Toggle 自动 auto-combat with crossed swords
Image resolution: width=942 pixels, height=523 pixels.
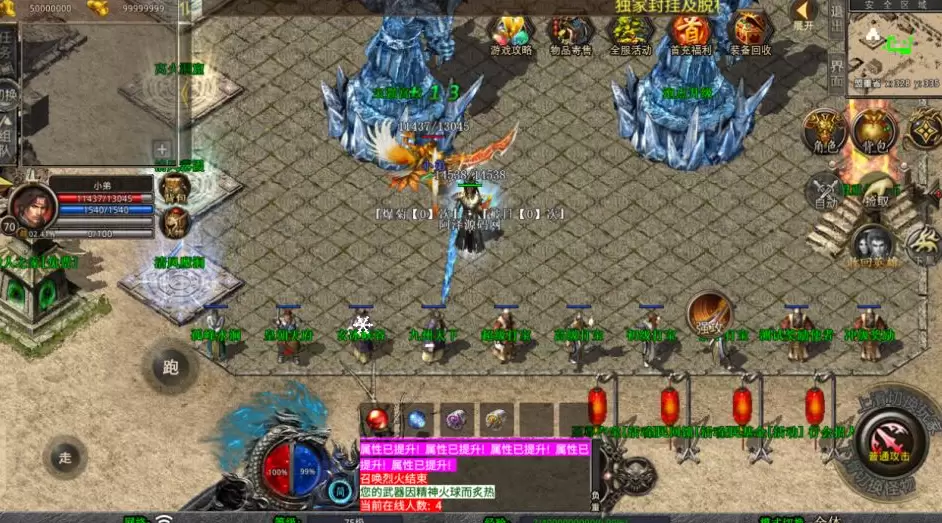pyautogui.click(x=825, y=190)
